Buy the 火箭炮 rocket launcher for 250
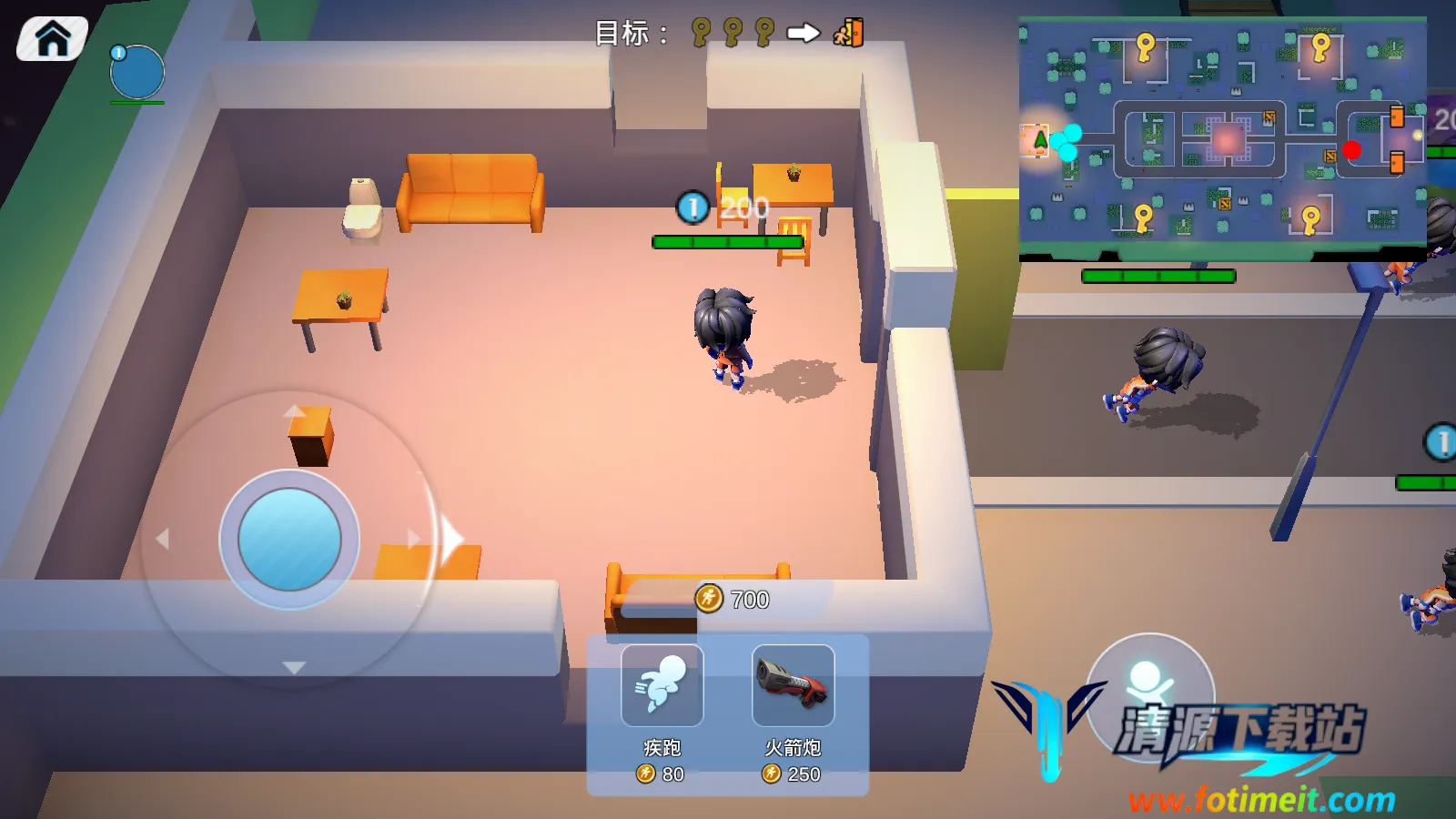 point(793,686)
